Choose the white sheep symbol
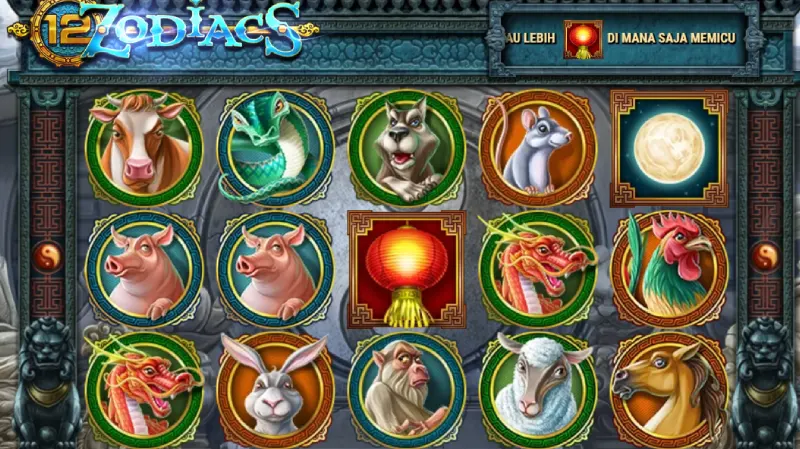The height and width of the screenshot is (449, 800). point(536,389)
